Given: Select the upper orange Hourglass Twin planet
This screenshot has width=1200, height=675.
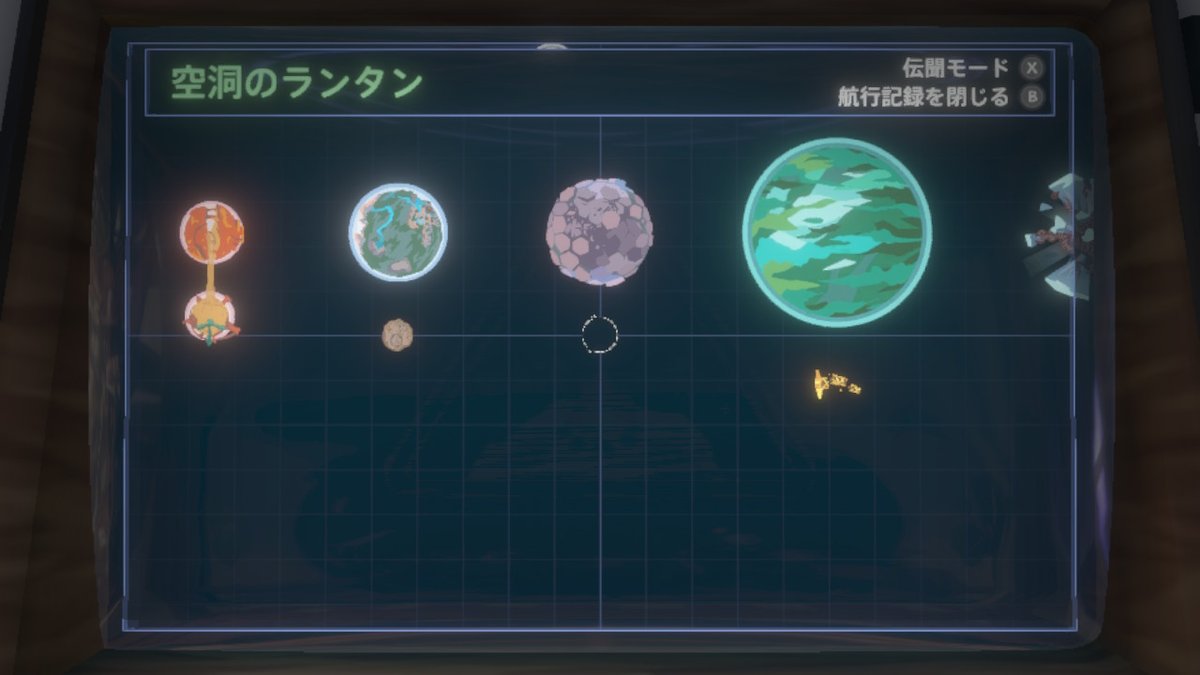Looking at the screenshot, I should point(212,232).
